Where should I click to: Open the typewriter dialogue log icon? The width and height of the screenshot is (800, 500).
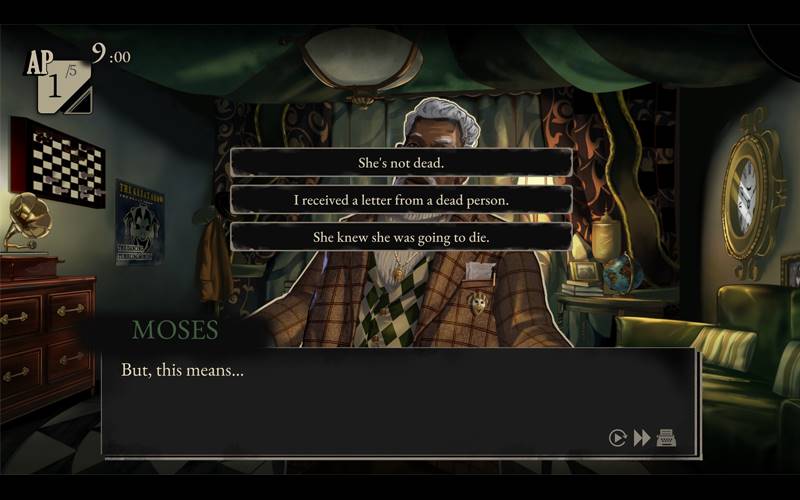click(666, 437)
